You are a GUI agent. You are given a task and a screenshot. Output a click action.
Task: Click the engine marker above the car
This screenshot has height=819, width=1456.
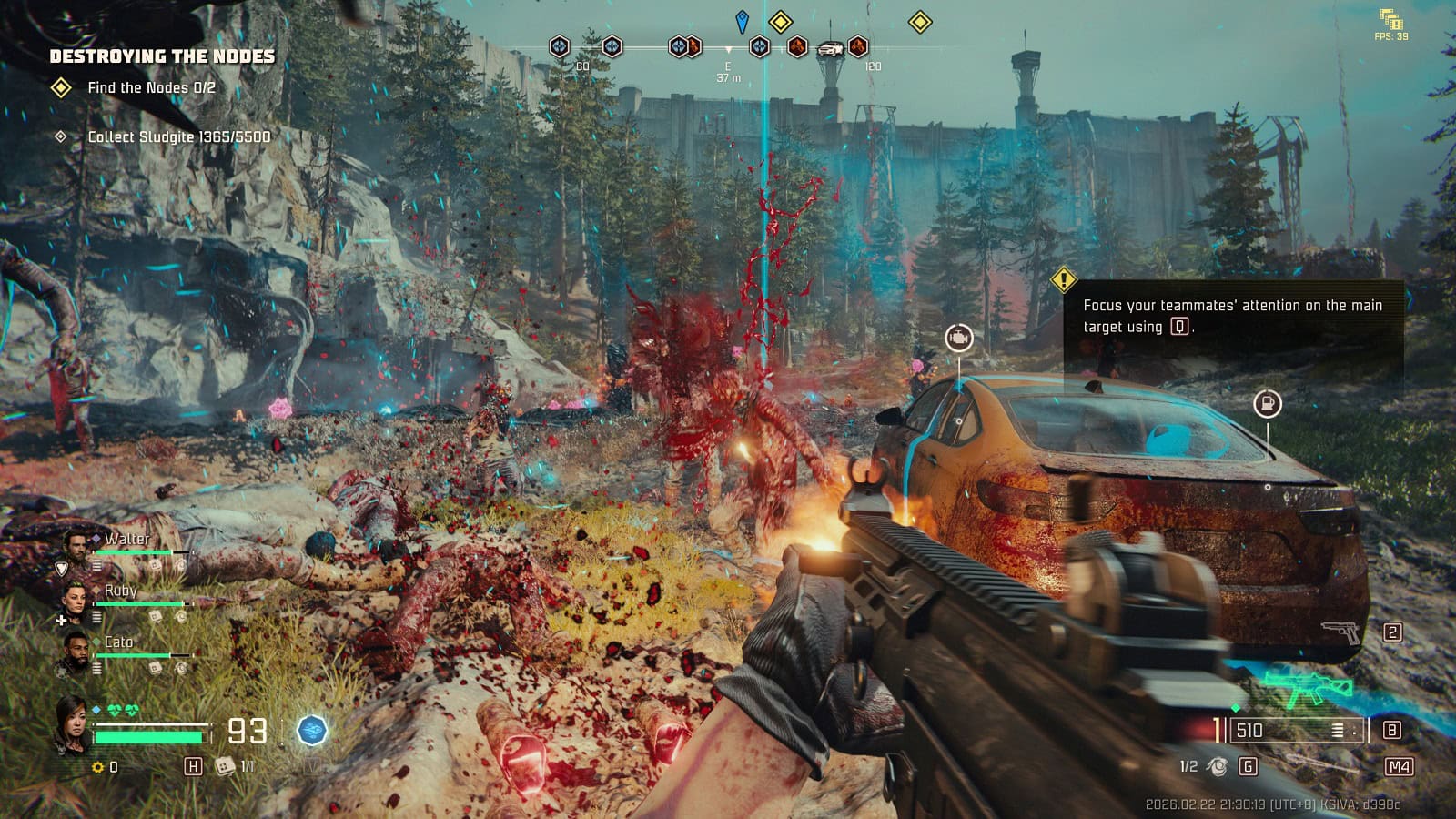pos(958,339)
